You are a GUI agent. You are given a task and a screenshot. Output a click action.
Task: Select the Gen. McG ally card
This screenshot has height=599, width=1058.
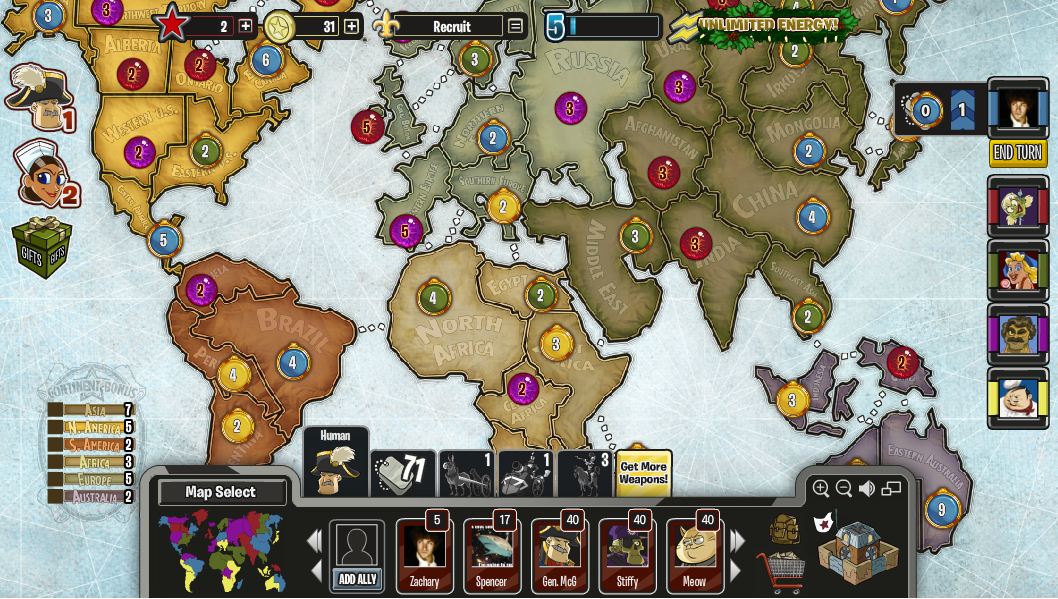coord(559,555)
